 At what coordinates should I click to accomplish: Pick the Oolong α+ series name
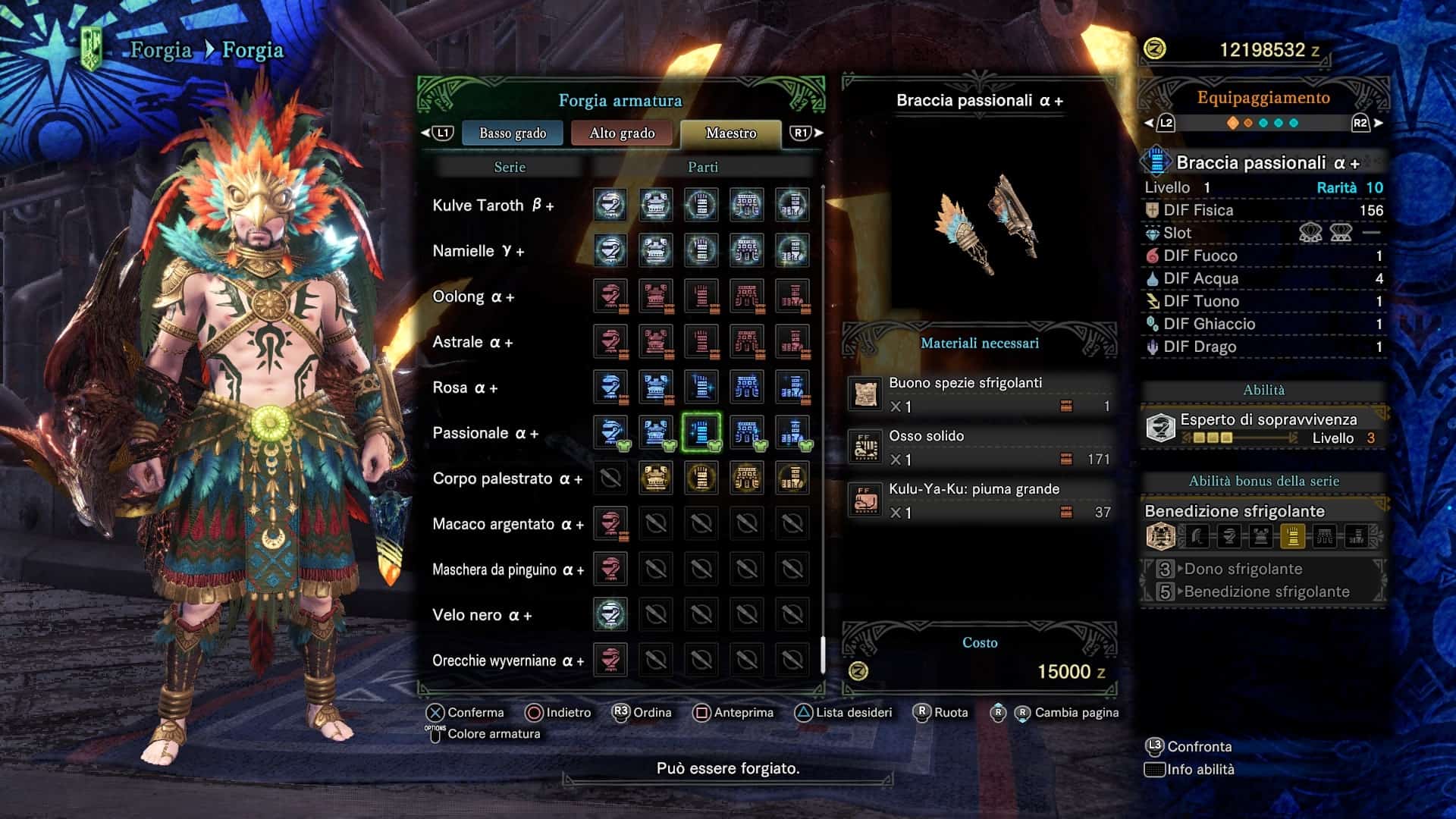click(472, 297)
